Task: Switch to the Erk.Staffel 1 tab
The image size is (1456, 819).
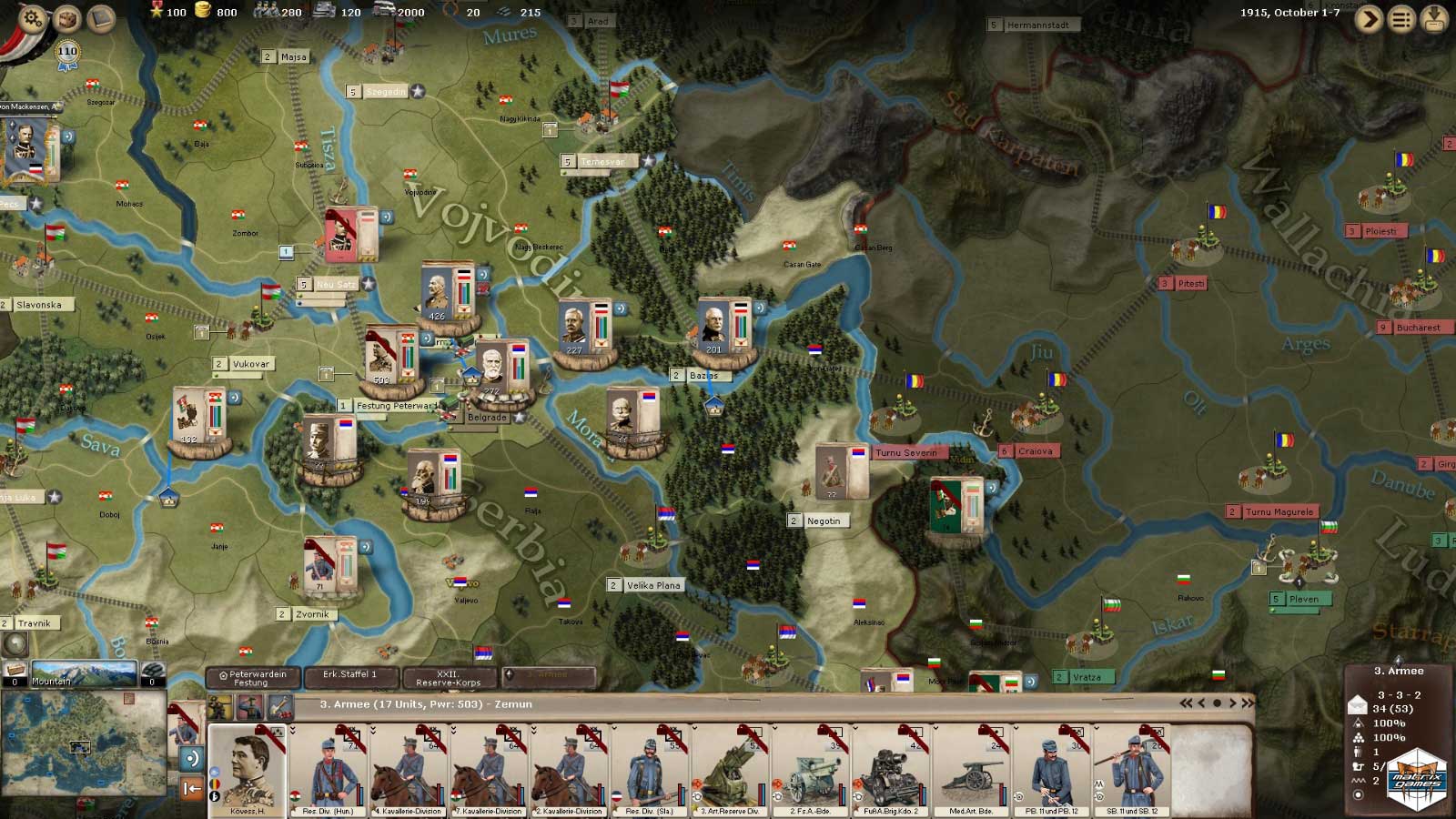Action: pyautogui.click(x=349, y=677)
